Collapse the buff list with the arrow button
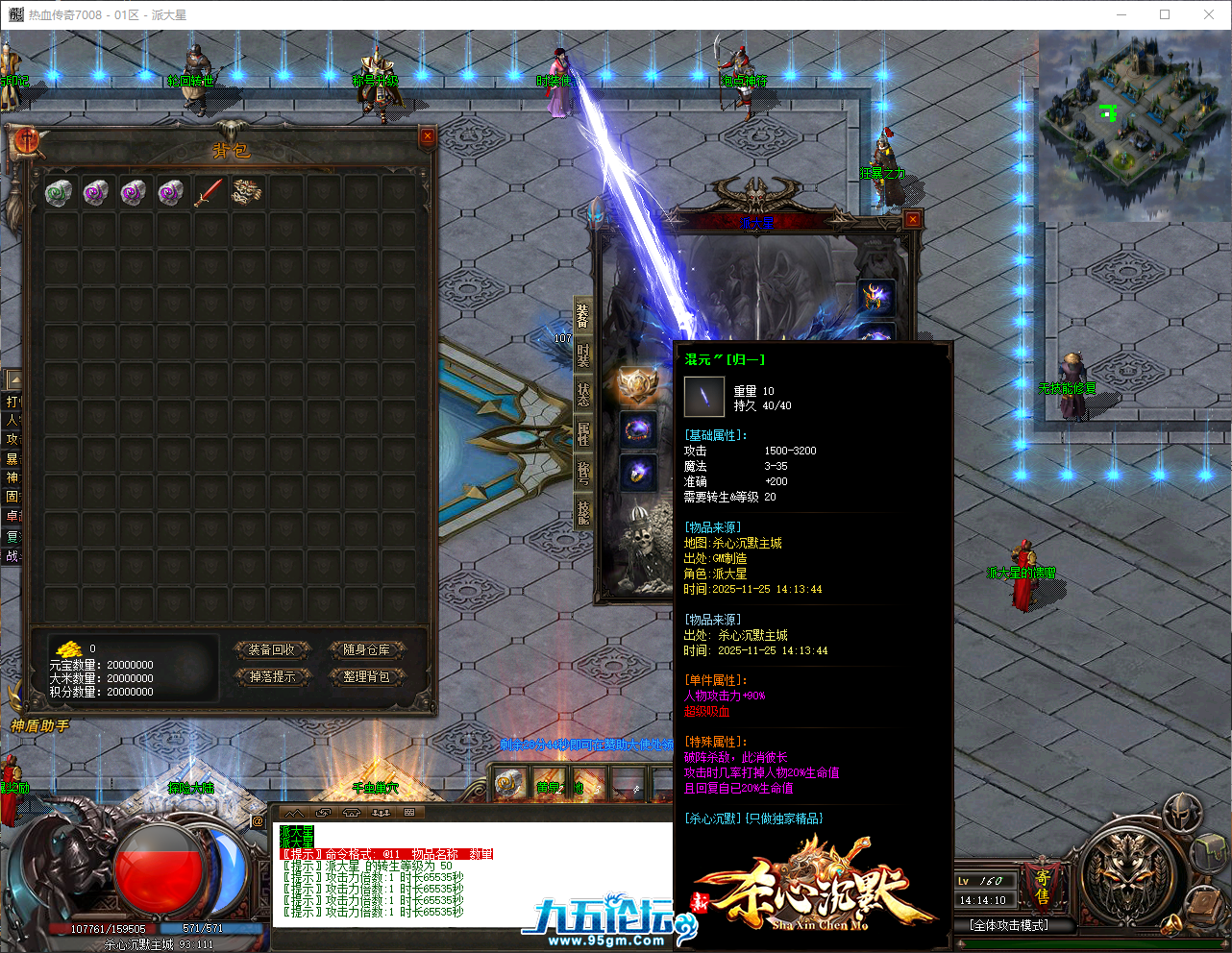 16,379
